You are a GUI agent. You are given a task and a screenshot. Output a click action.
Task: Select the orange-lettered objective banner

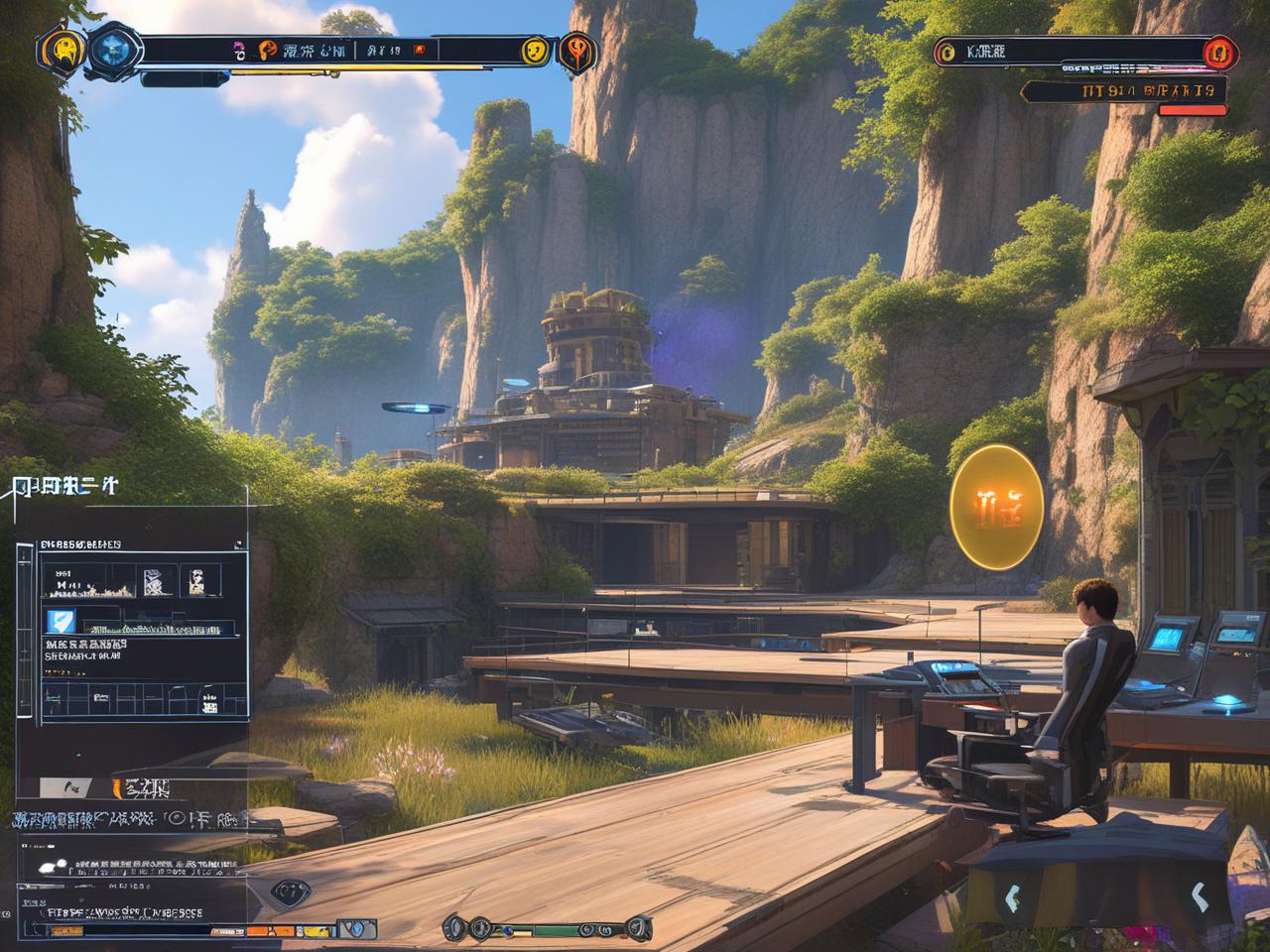(1124, 91)
